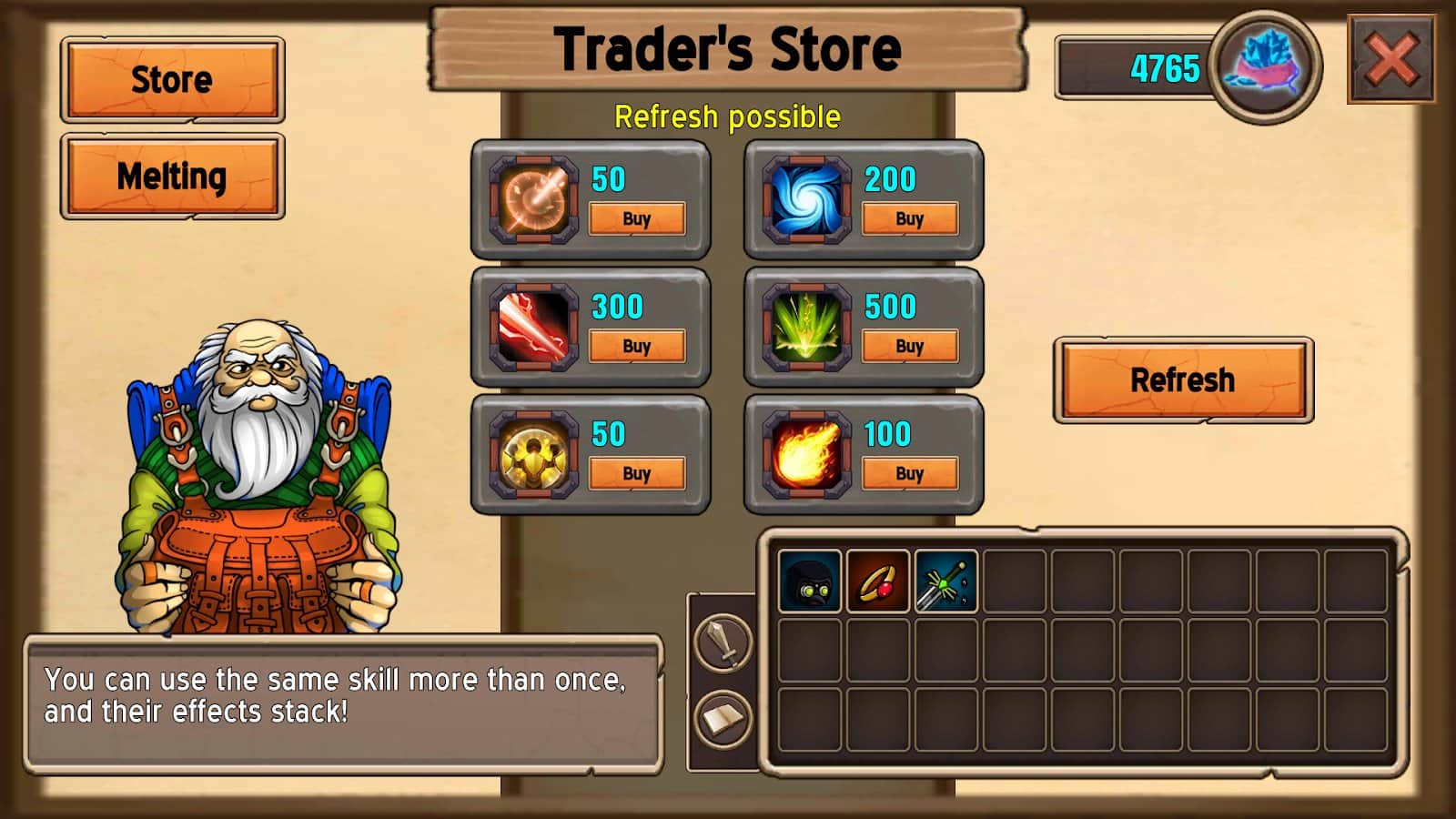Switch to the Melting tab
The width and height of the screenshot is (1456, 819).
pyautogui.click(x=172, y=177)
